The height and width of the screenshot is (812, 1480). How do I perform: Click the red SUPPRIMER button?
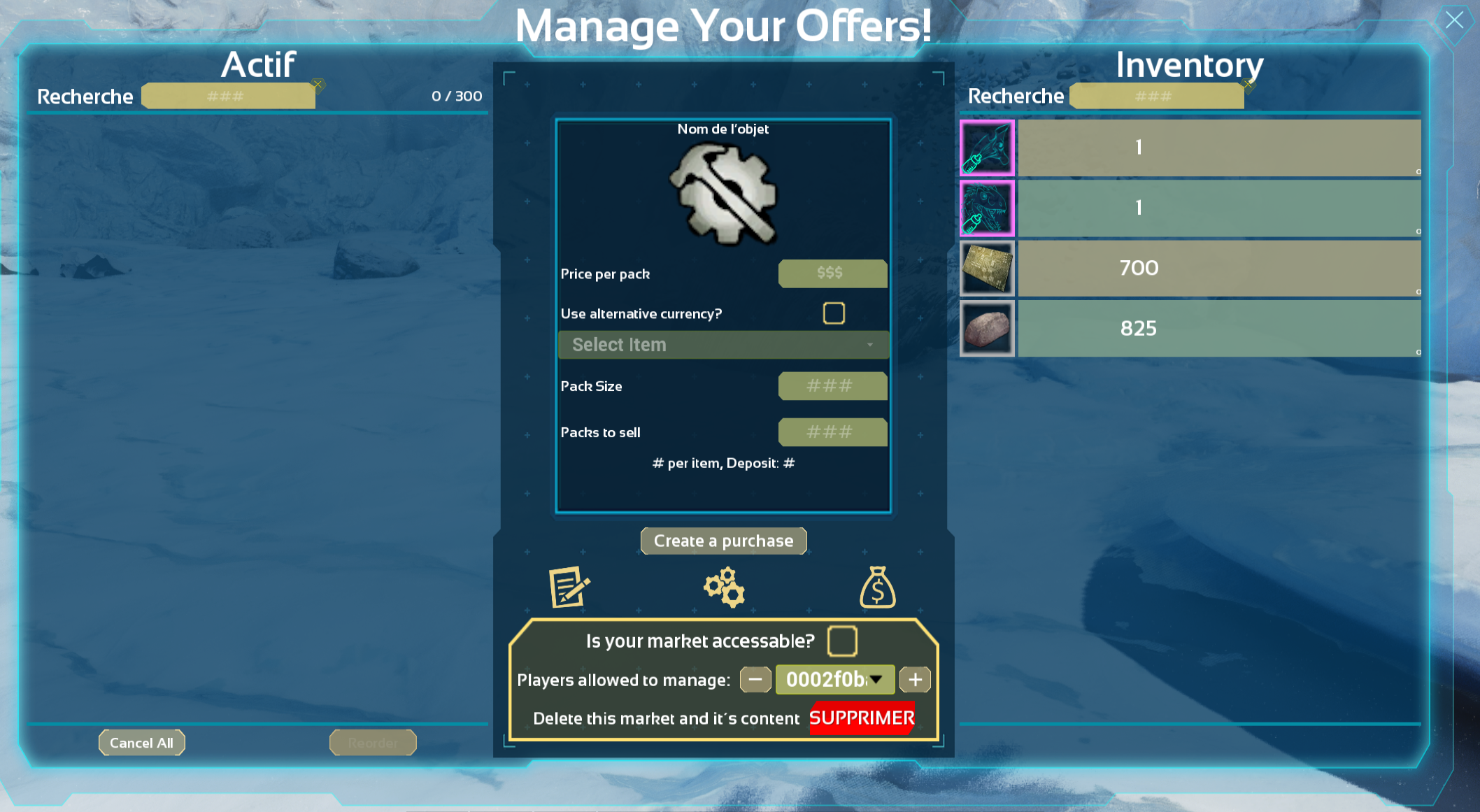coord(862,718)
